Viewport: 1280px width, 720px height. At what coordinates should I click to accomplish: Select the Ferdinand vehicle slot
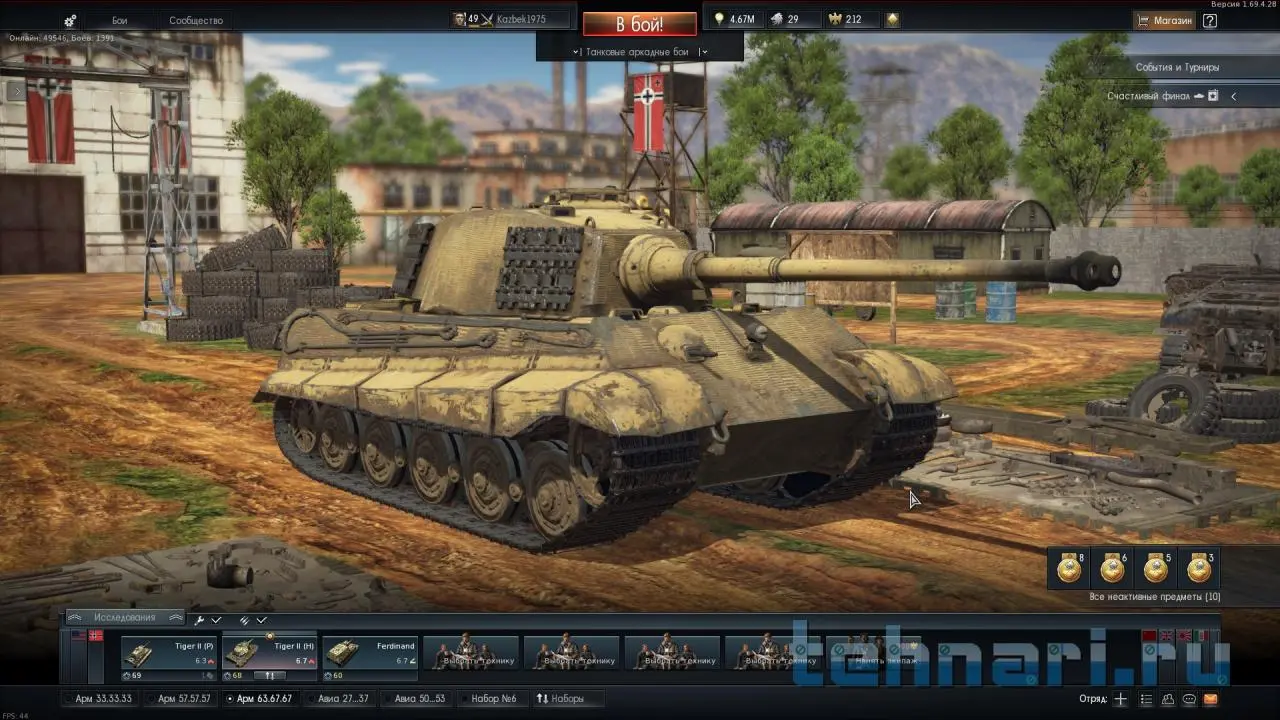369,653
